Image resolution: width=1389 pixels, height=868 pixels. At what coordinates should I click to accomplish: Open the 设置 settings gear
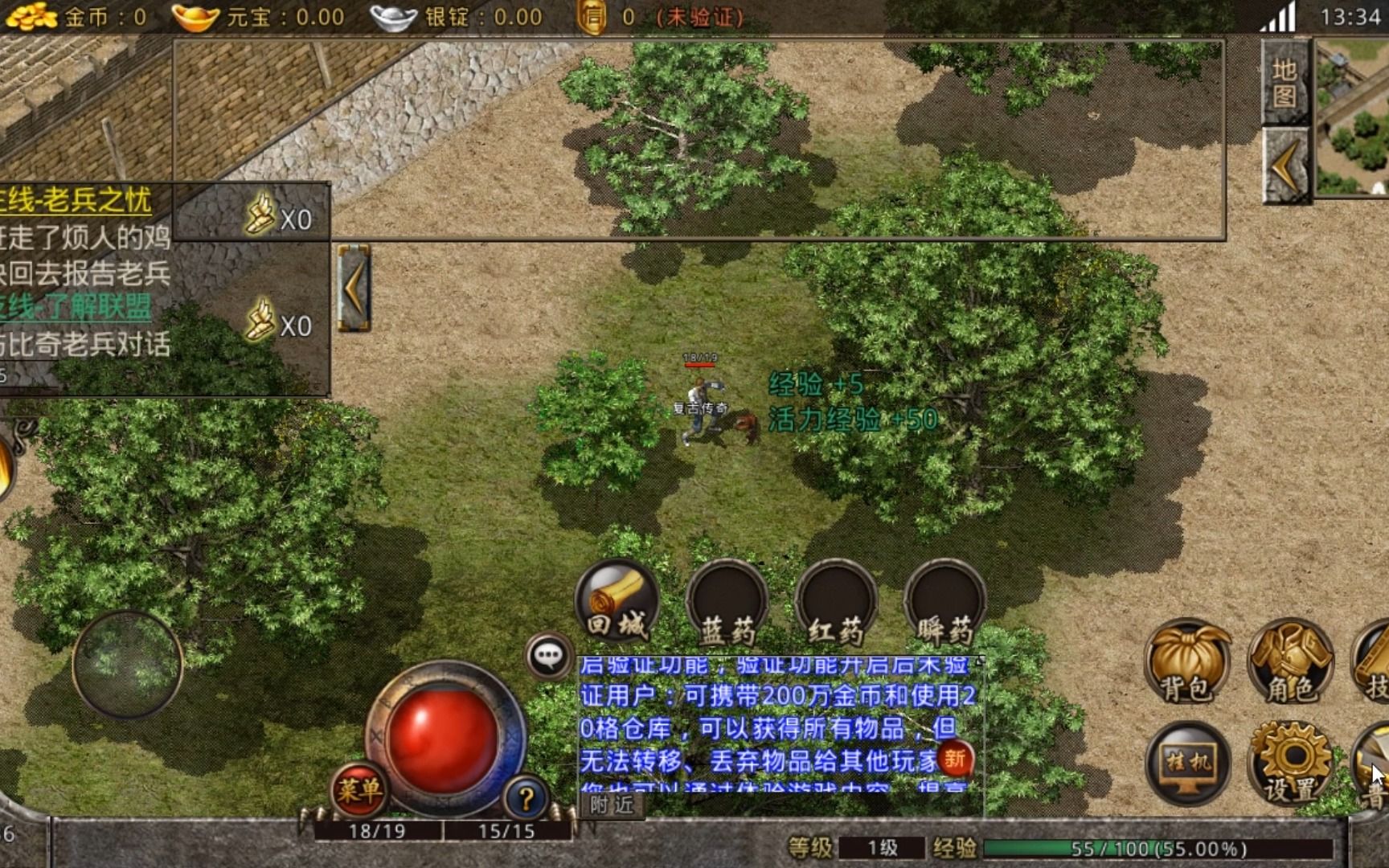1291,764
